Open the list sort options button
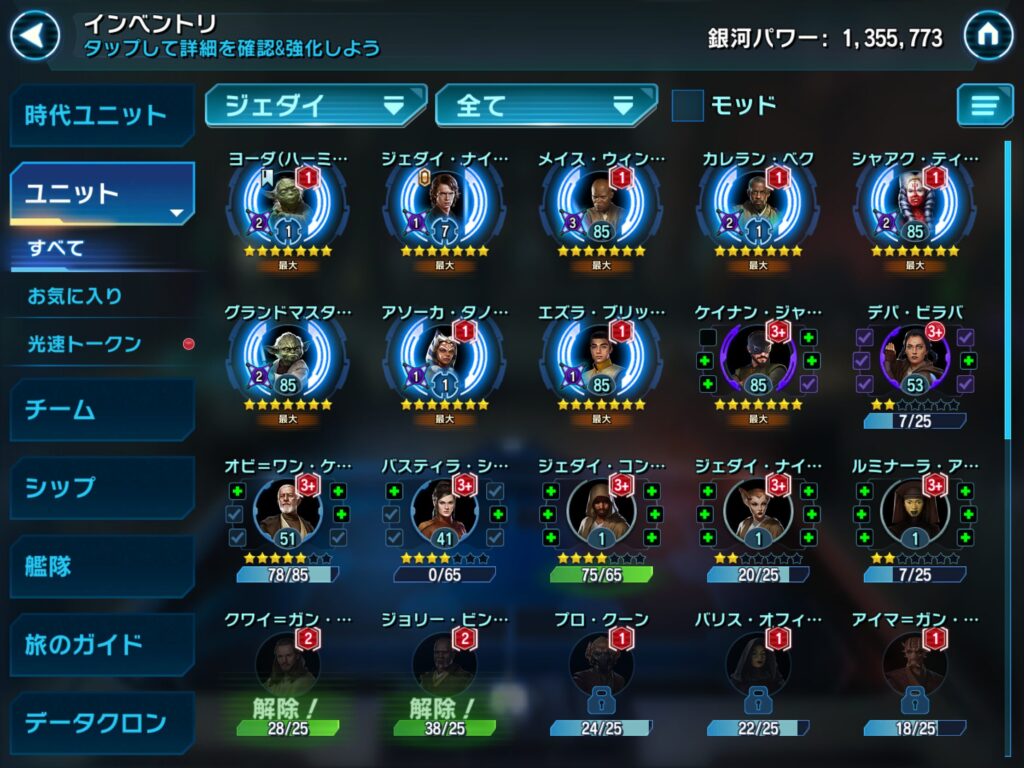 pyautogui.click(x=984, y=105)
